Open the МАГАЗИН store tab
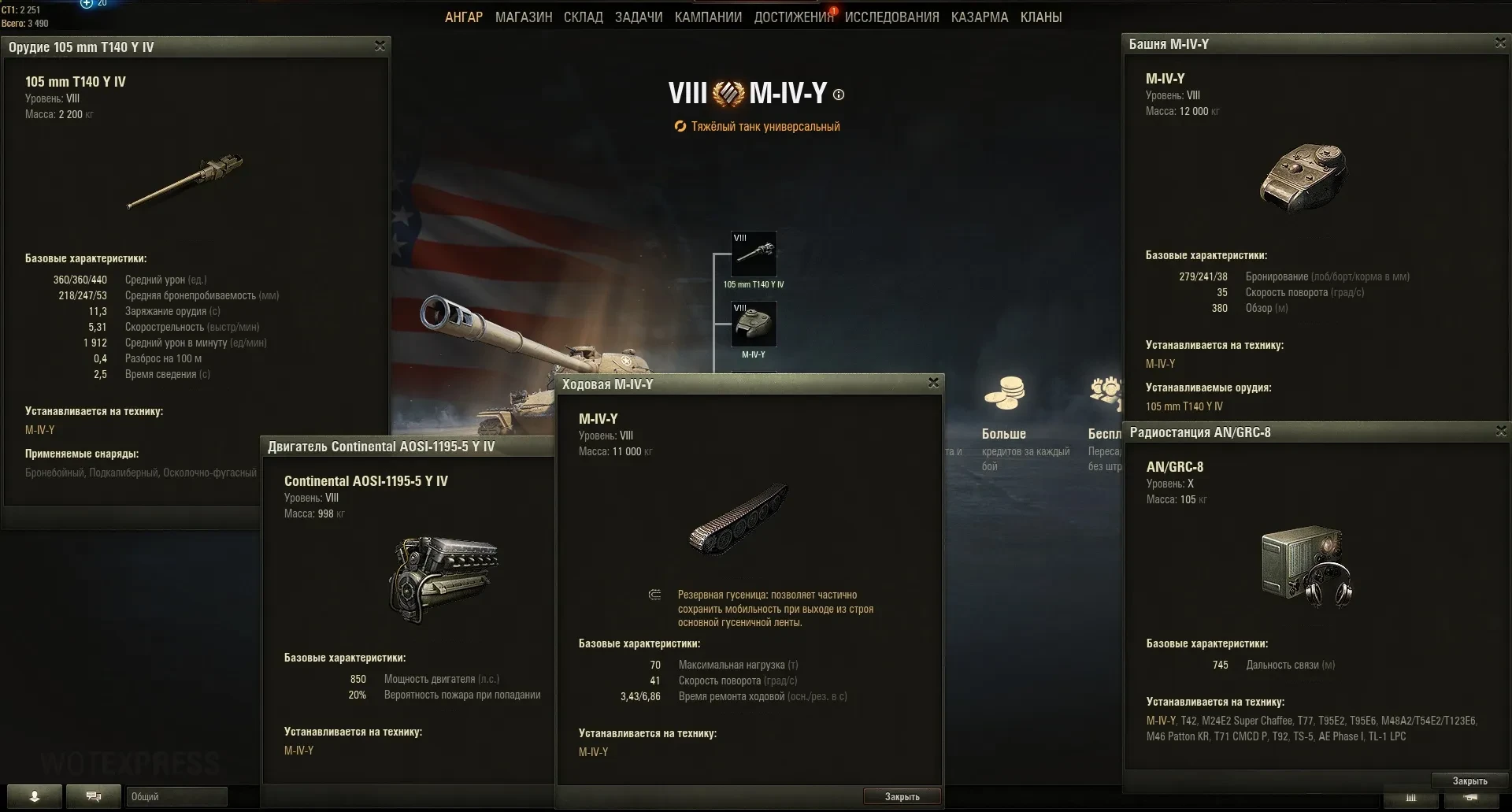1512x812 pixels. coord(524,17)
